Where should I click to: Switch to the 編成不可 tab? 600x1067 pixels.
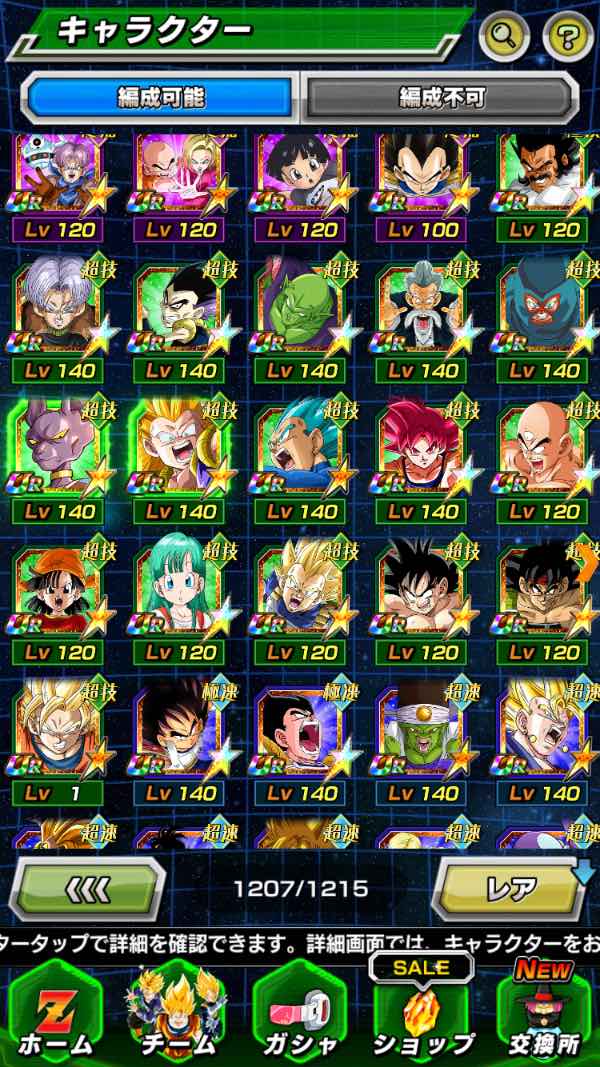(441, 97)
